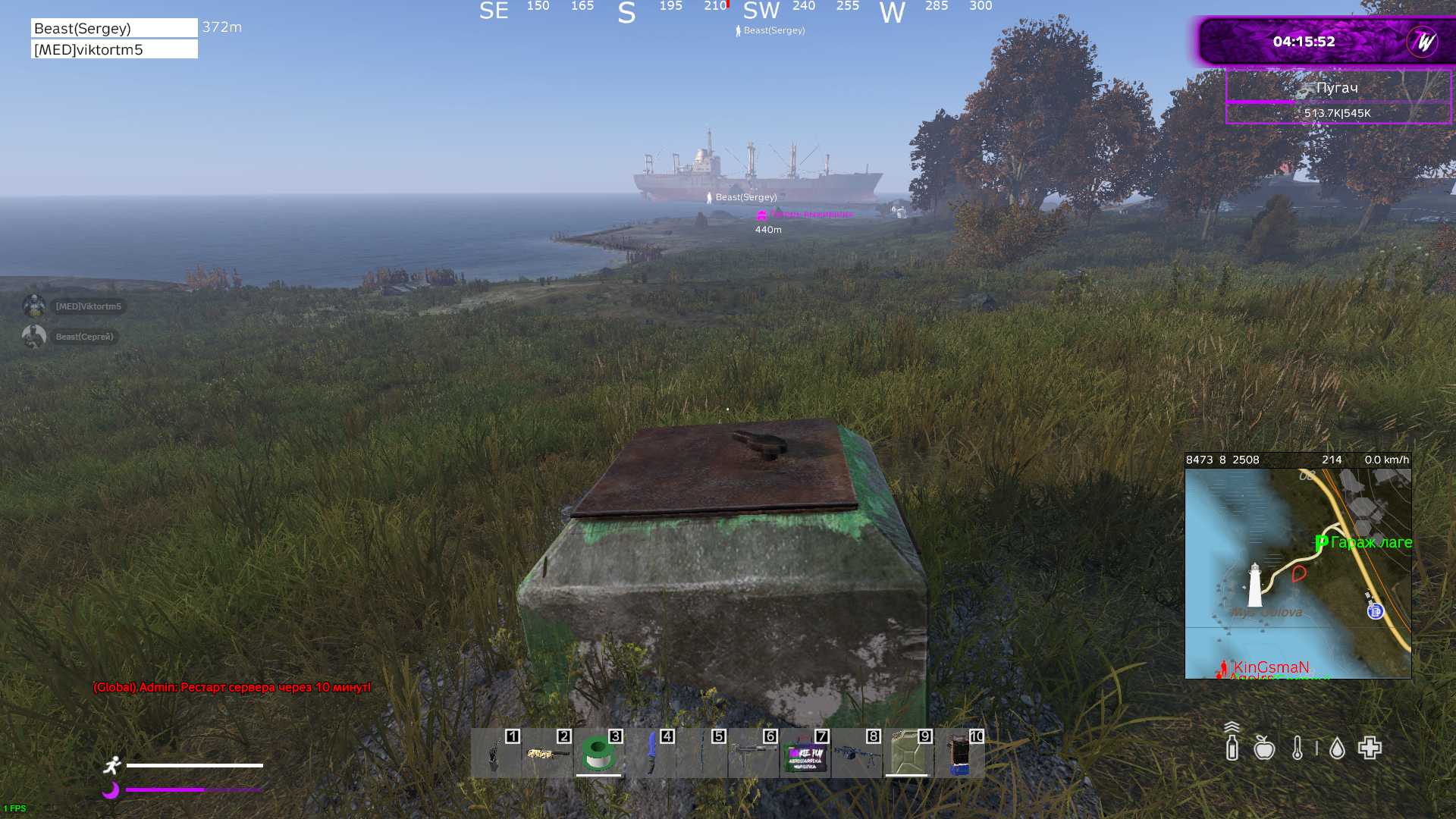Equip the suppressed submachine gun in slot 6
This screenshot has height=819, width=1456.
(x=753, y=754)
